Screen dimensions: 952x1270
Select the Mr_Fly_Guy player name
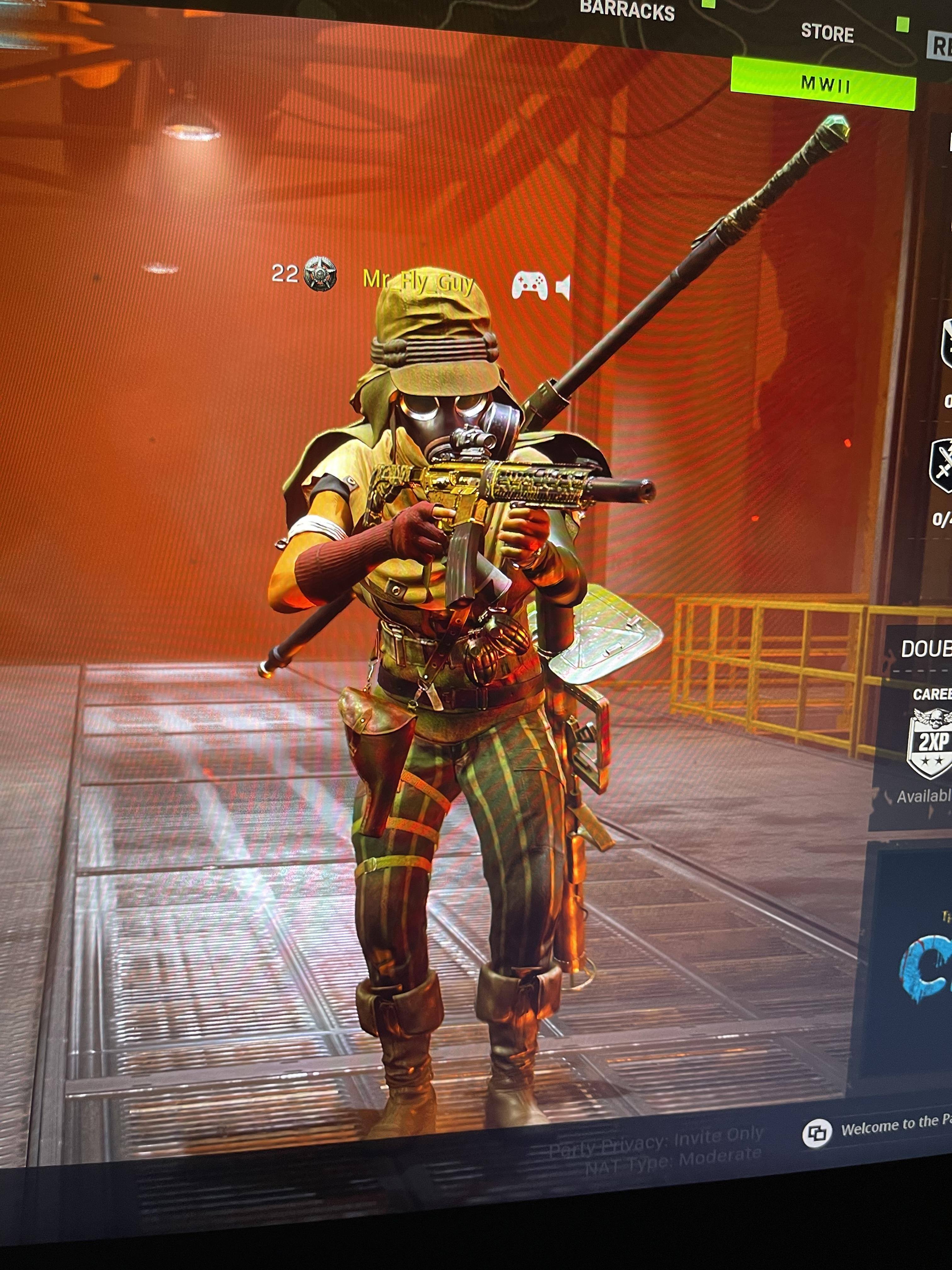tap(418, 281)
